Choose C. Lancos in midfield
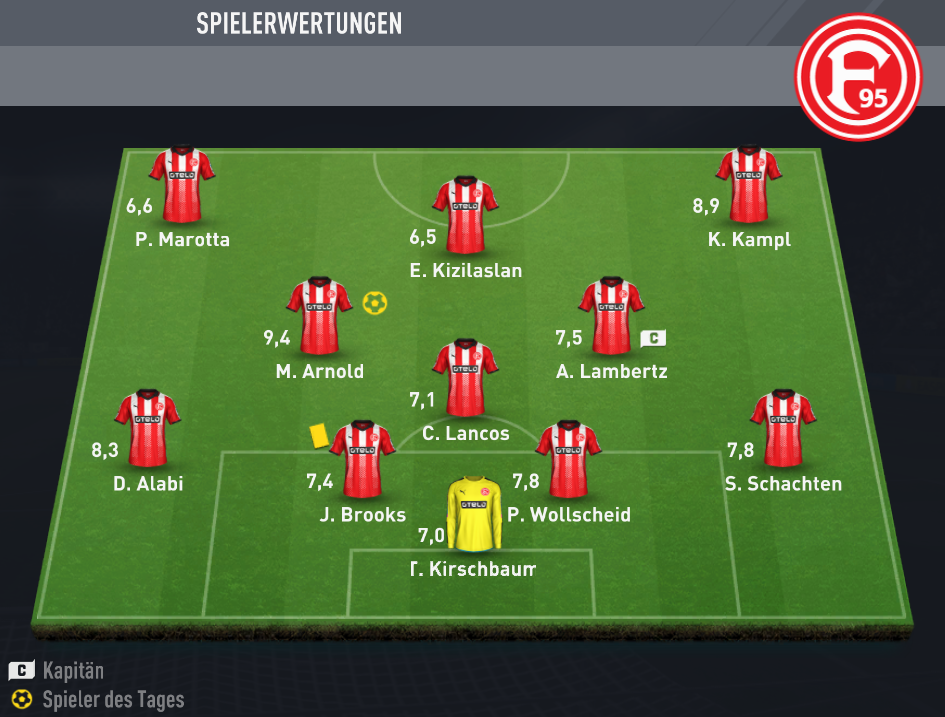This screenshot has width=945, height=717. coord(465,377)
